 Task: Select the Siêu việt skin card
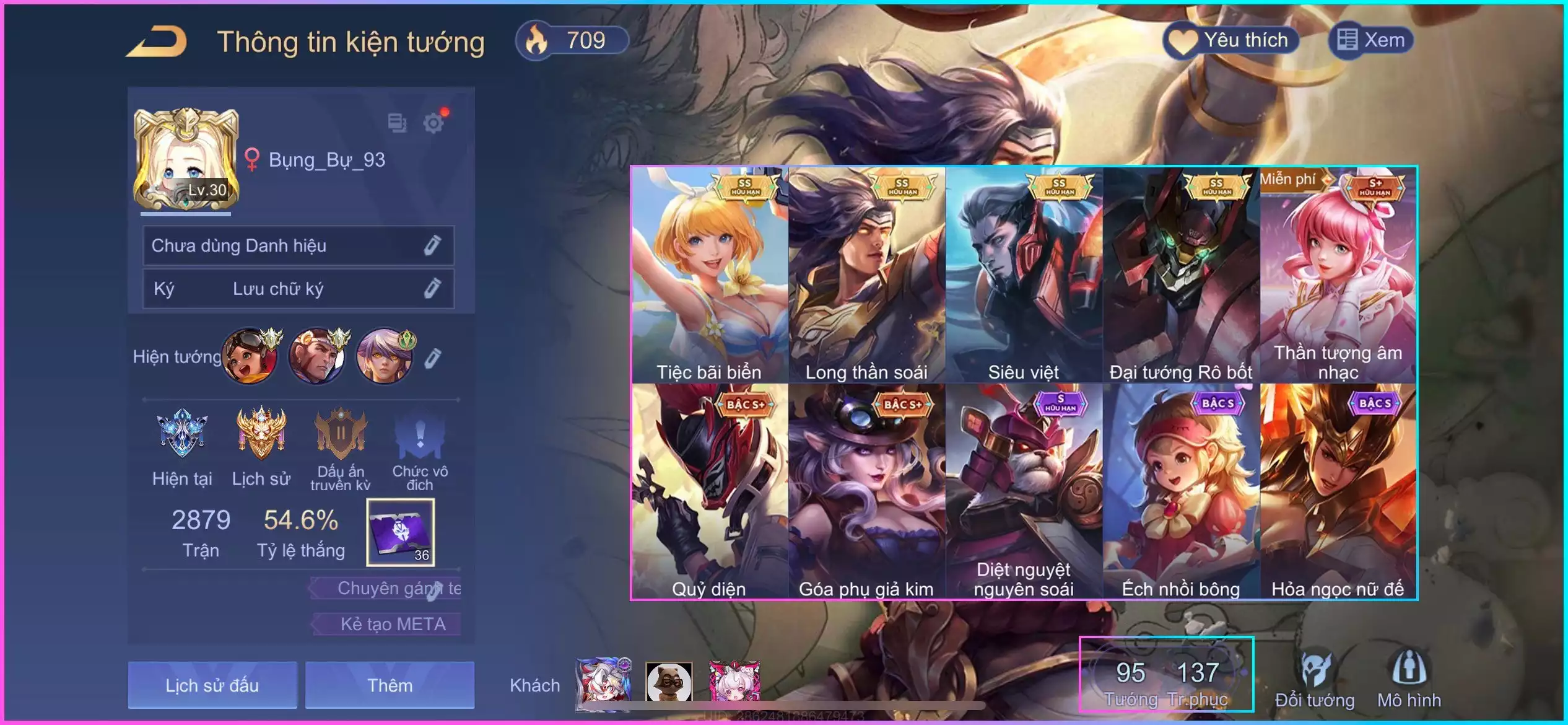1024,275
